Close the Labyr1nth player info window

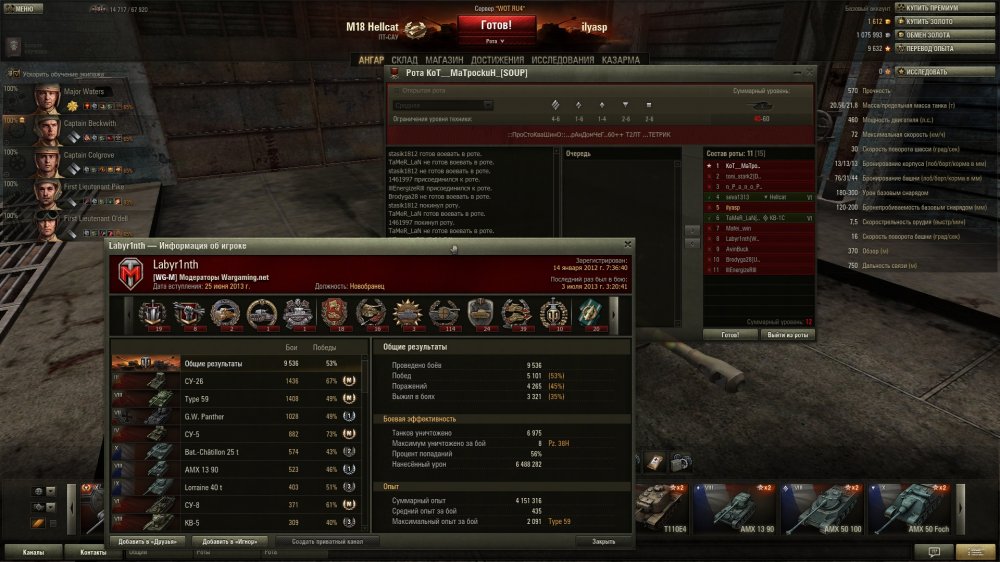click(627, 244)
